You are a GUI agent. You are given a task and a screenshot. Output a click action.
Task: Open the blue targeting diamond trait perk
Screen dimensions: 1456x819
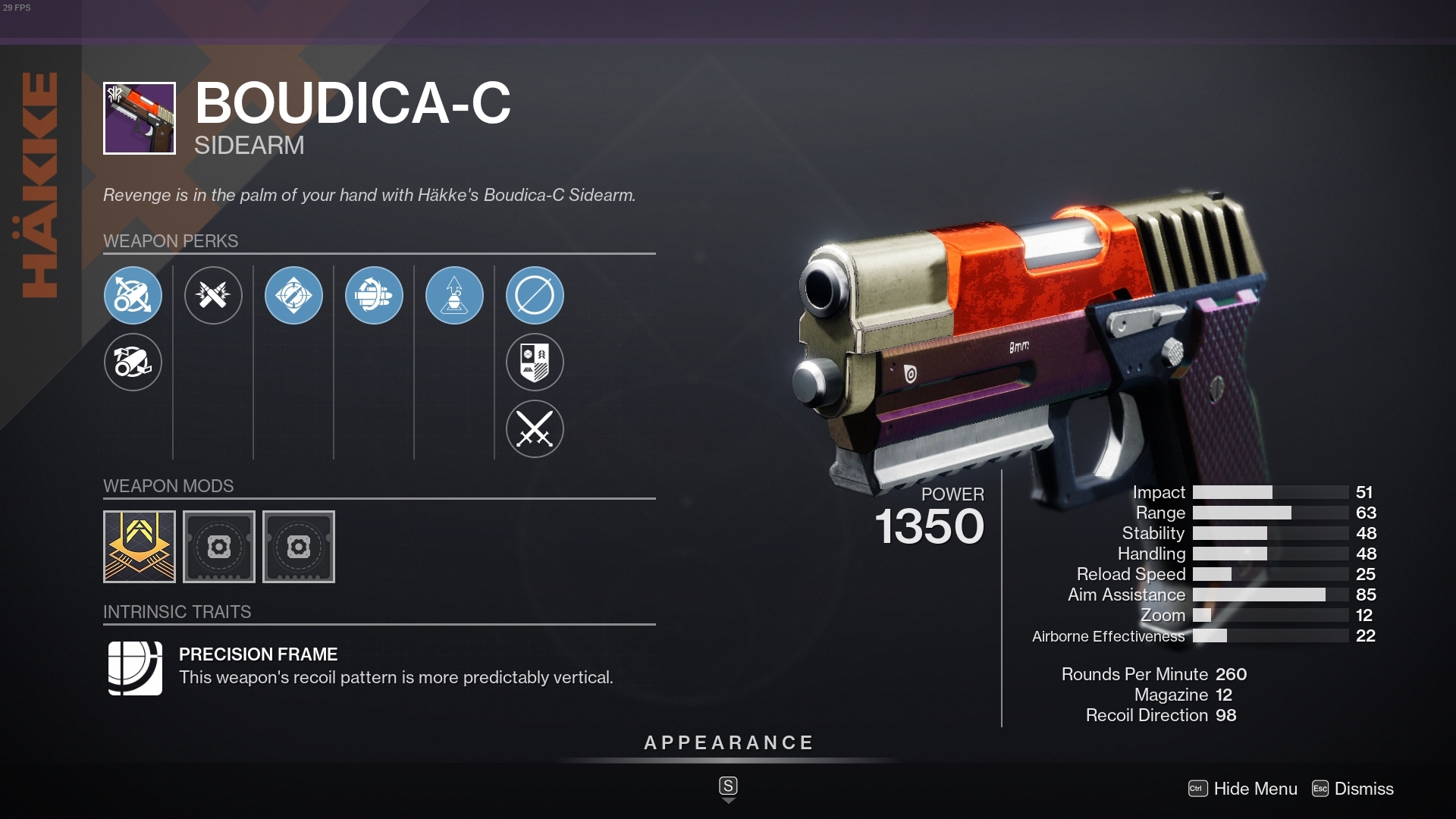coord(294,296)
